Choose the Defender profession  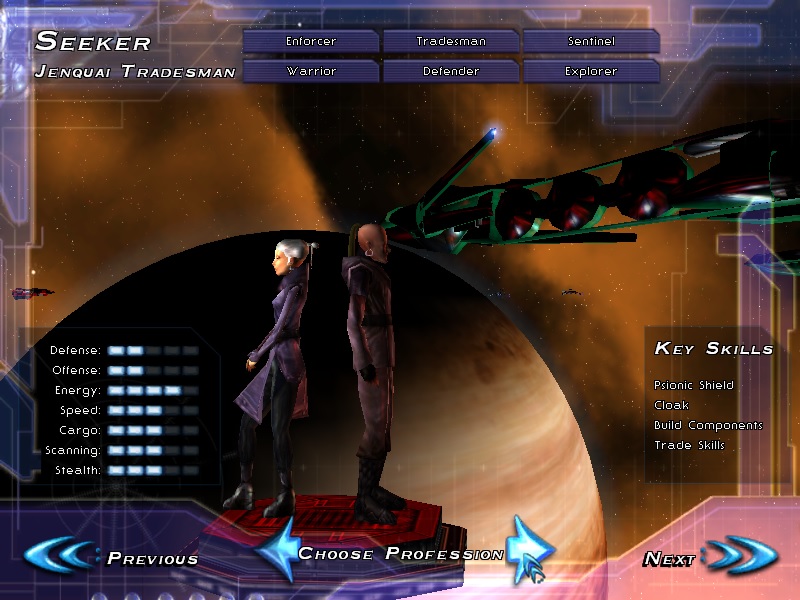[x=451, y=71]
